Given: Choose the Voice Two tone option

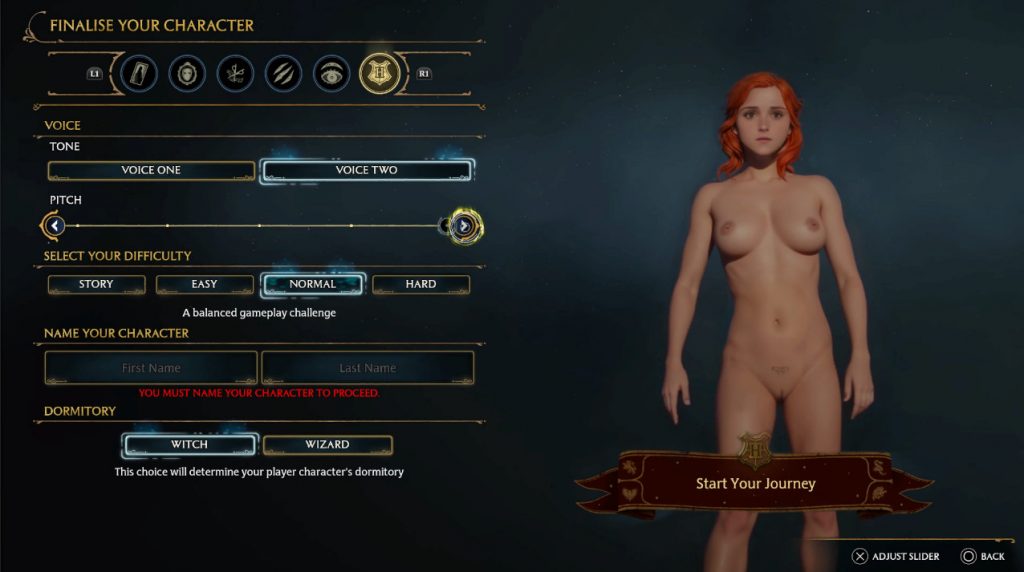Looking at the screenshot, I should (366, 171).
